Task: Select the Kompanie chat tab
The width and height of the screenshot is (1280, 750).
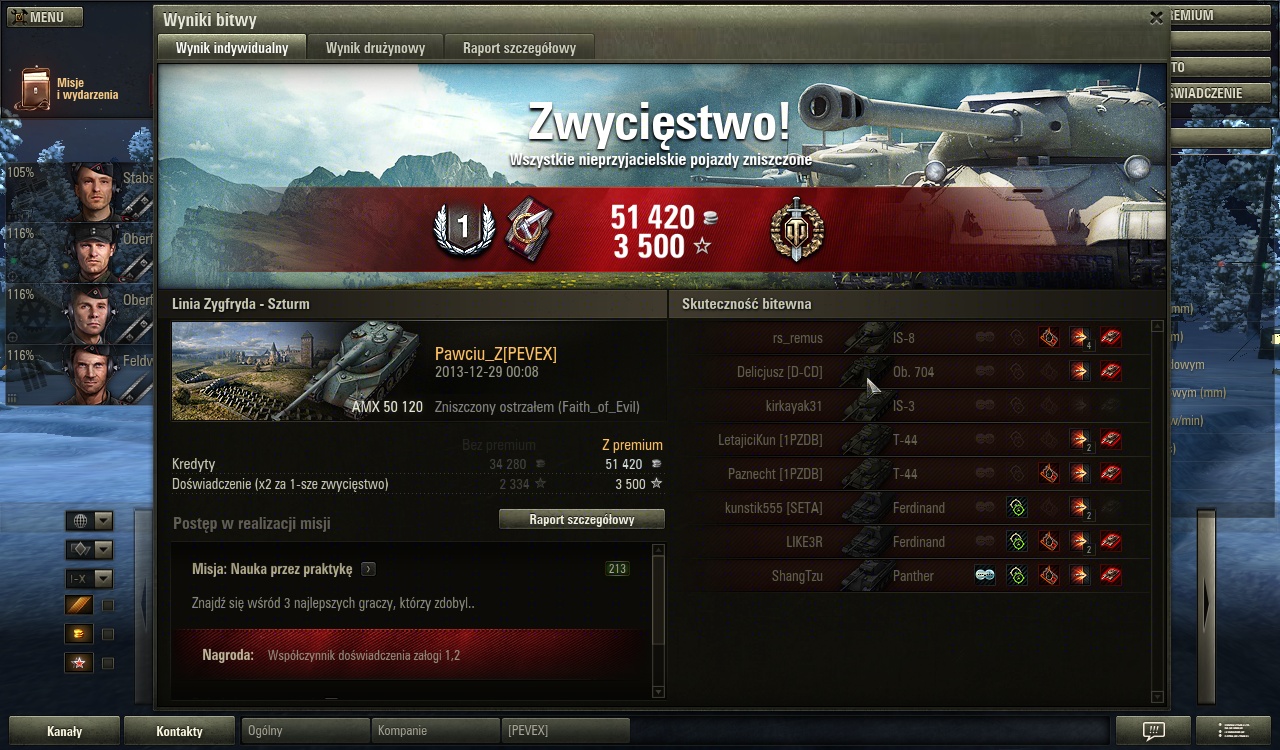Action: [435, 731]
